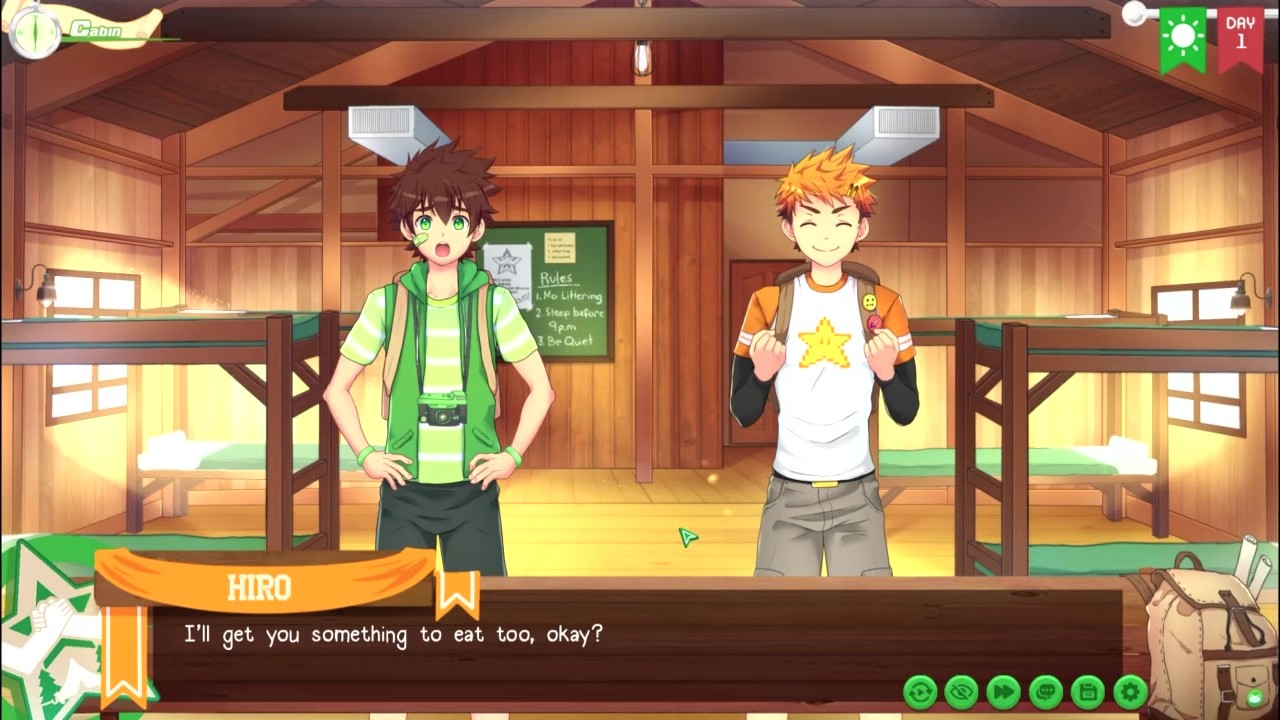Hide the dialogue box with the eye icon
The image size is (1280, 720).
pyautogui.click(x=962, y=691)
